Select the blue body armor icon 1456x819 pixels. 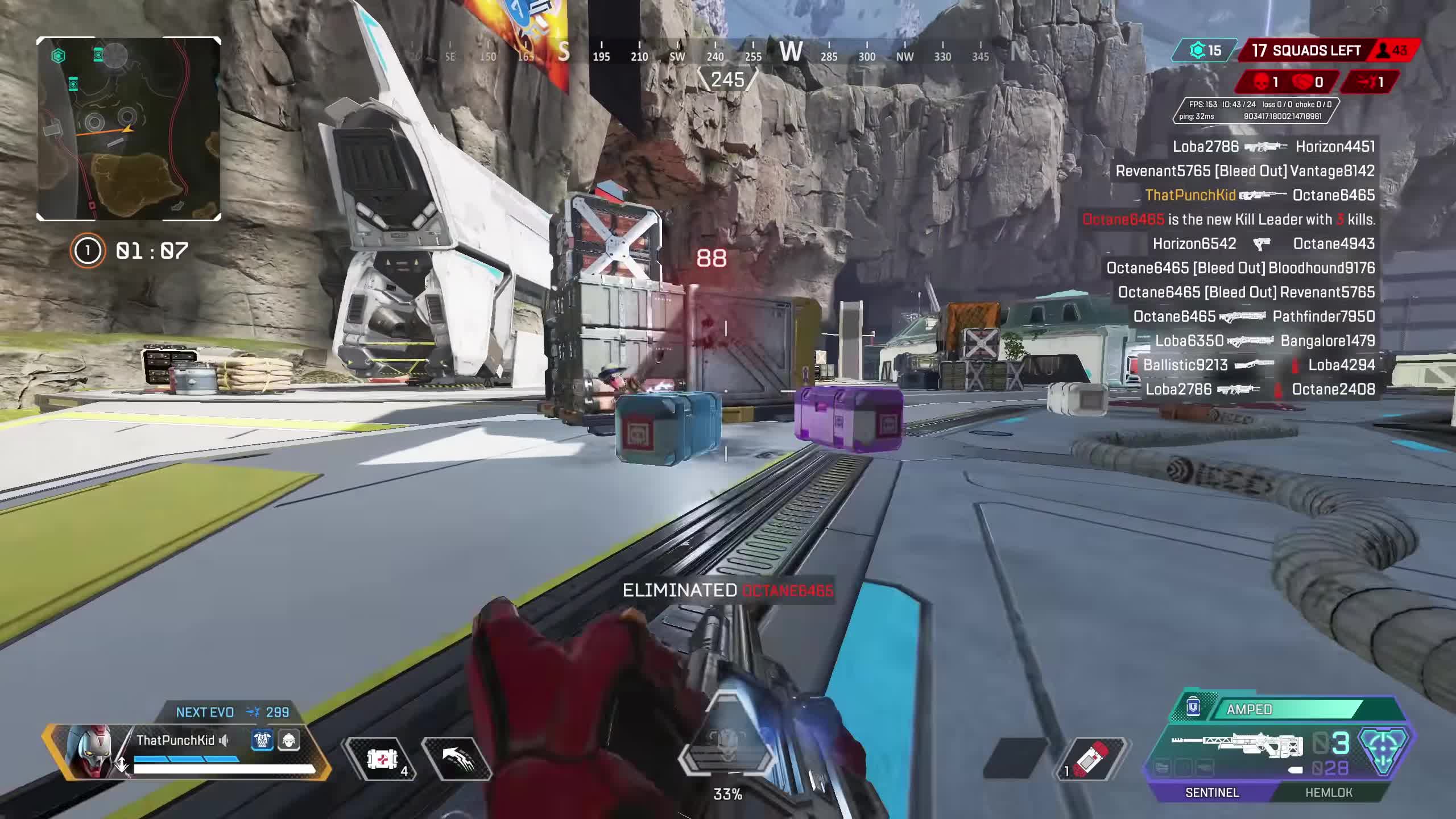click(x=262, y=741)
